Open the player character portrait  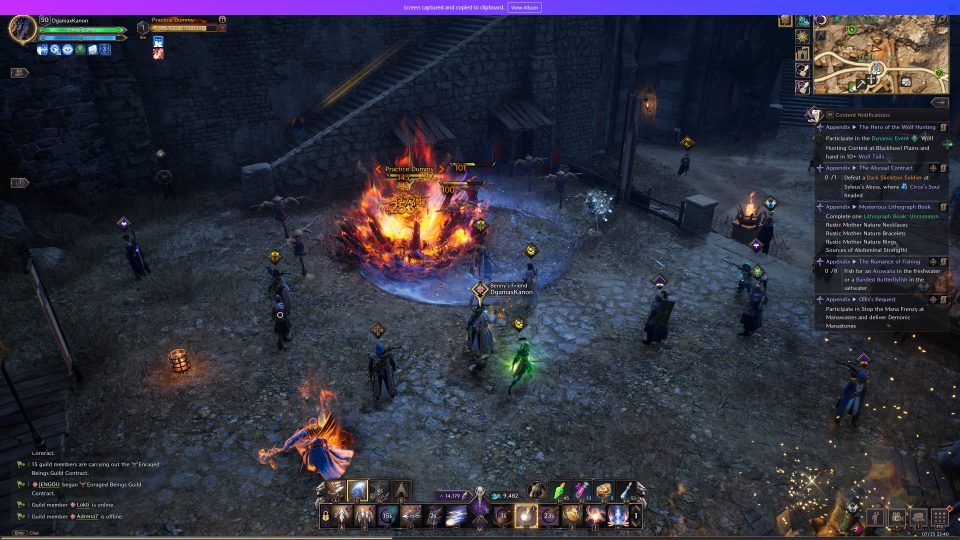[x=22, y=29]
